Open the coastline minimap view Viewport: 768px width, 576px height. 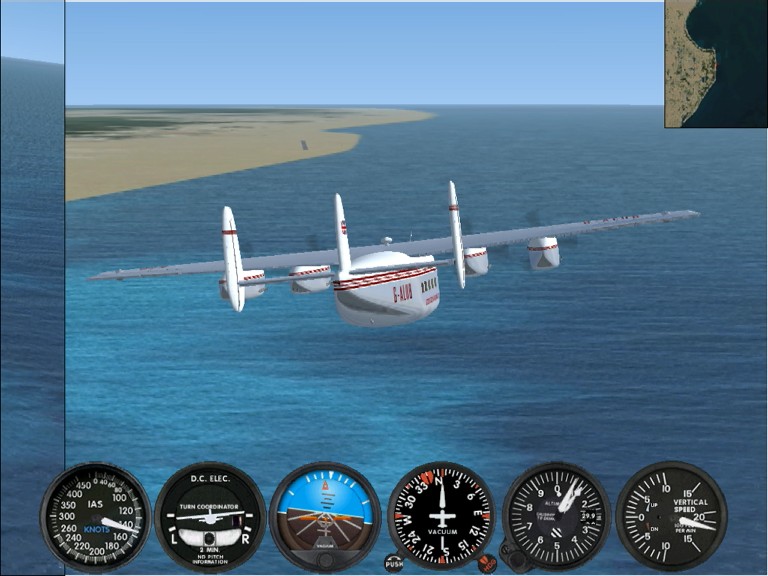point(716,63)
